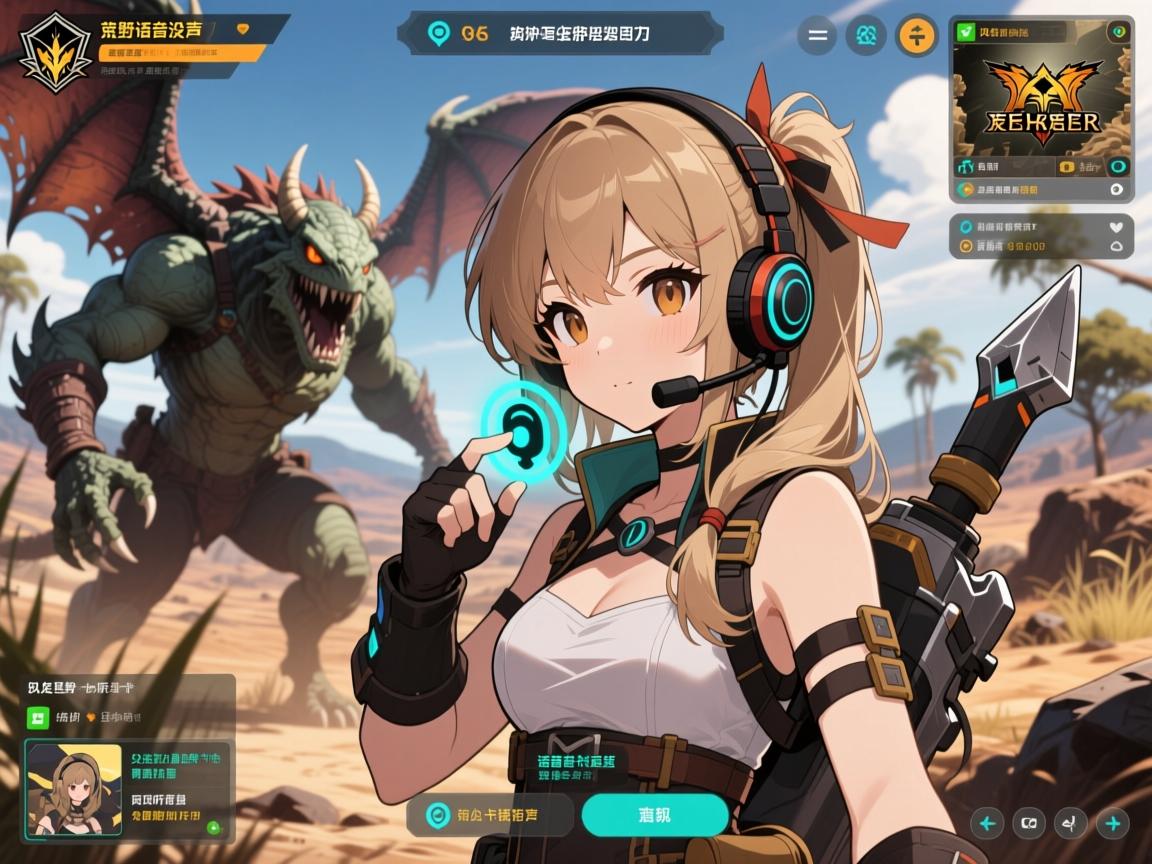Select the orange circular button at top
Screen dimensions: 1152x864
tap(916, 36)
